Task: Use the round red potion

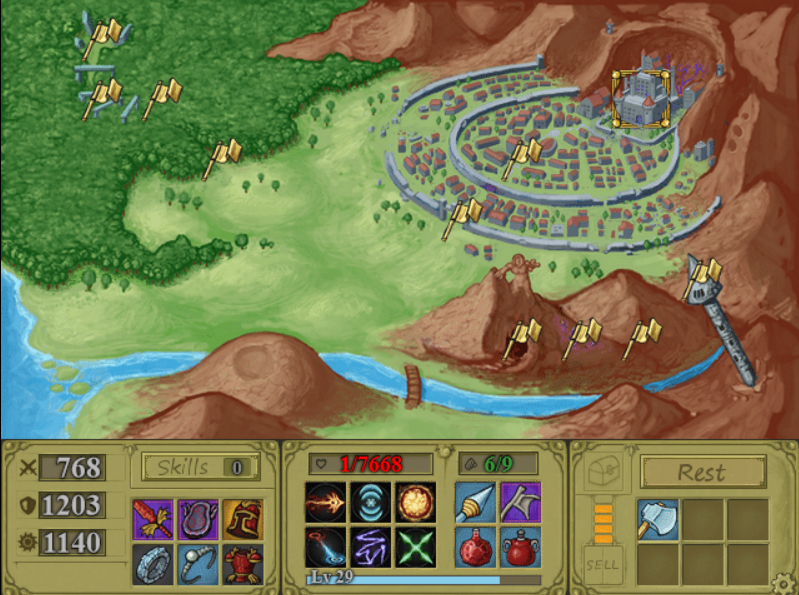Action: point(475,546)
